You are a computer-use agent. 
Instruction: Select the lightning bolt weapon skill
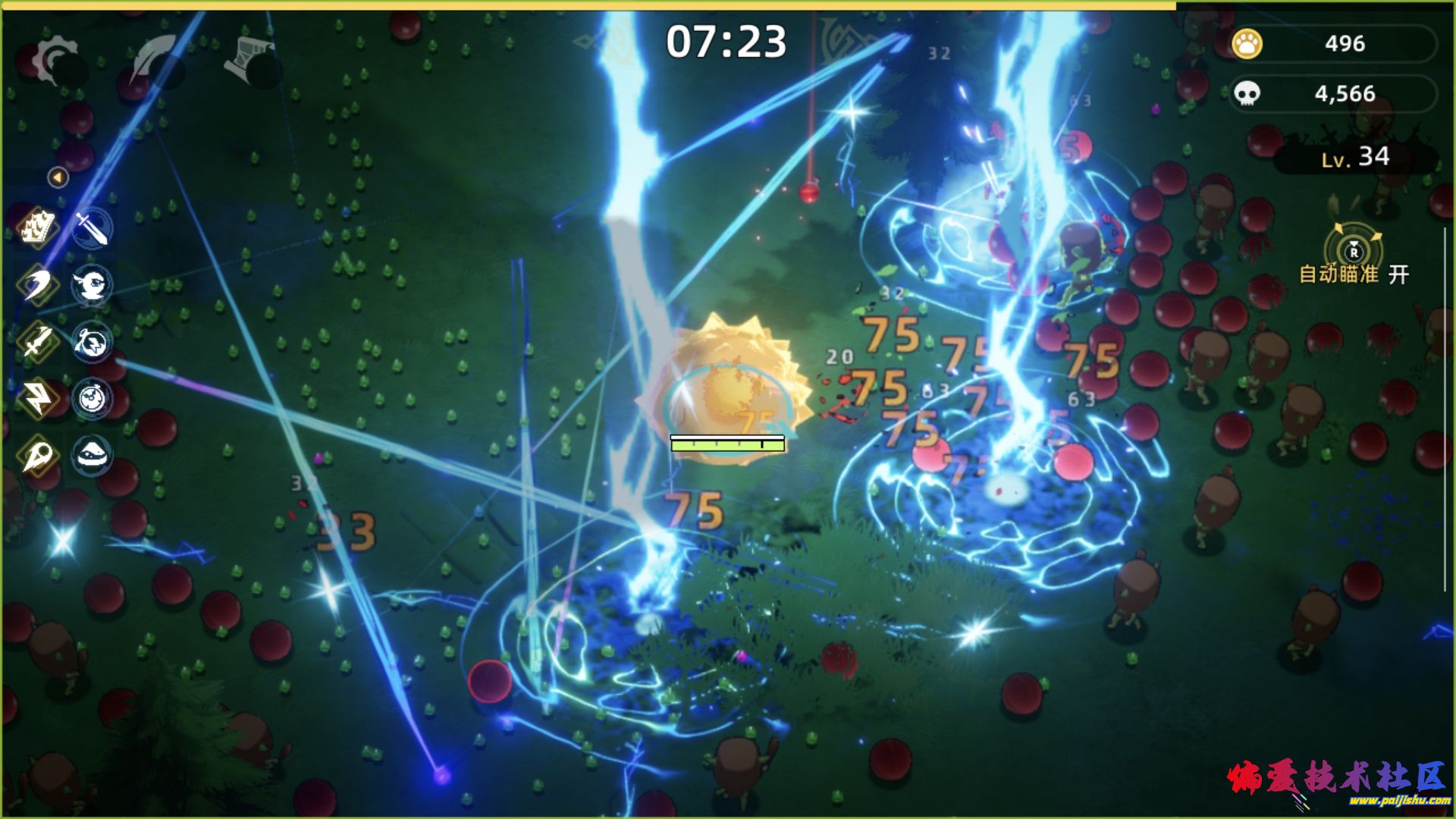(37, 398)
